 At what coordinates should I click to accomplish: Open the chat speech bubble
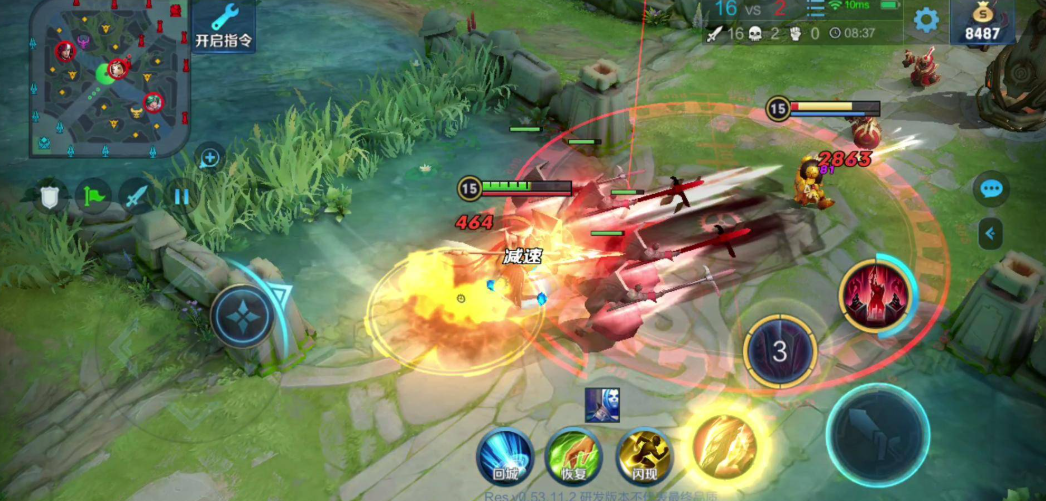tap(991, 188)
